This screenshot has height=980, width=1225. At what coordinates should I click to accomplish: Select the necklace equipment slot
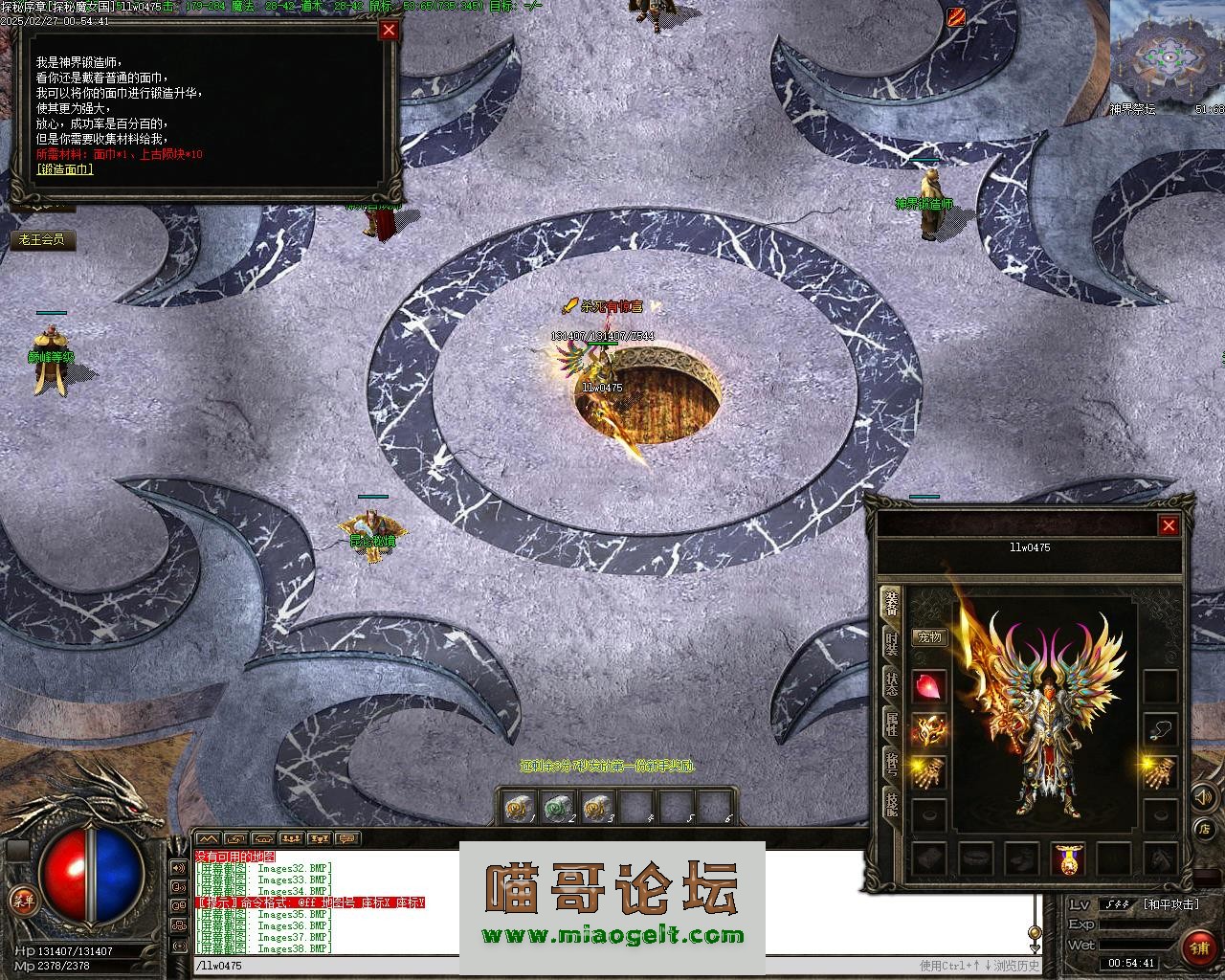(x=1161, y=728)
